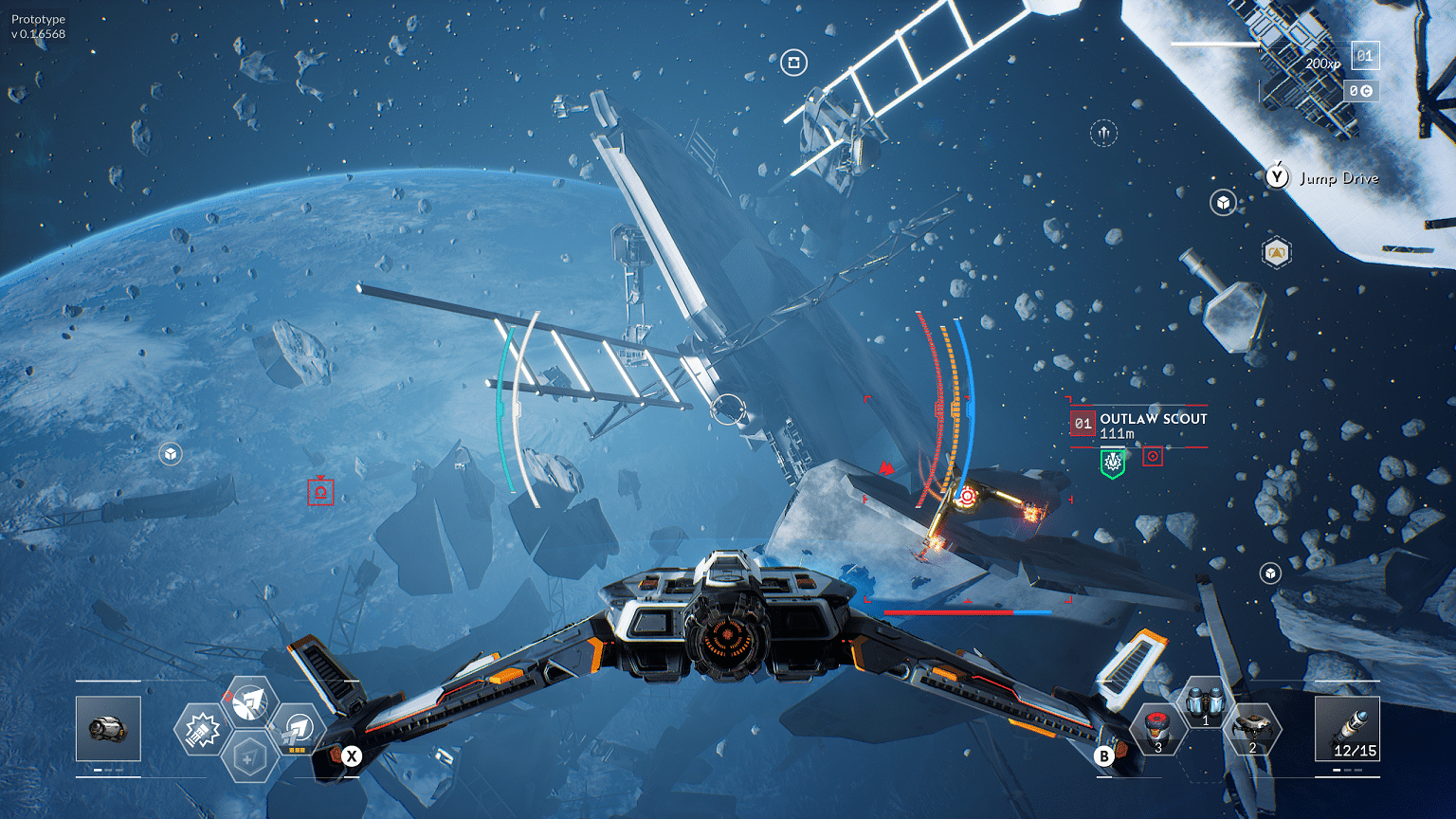The image size is (1456, 819).
Task: Trigger the top hexagon boost ability
Action: click(249, 702)
